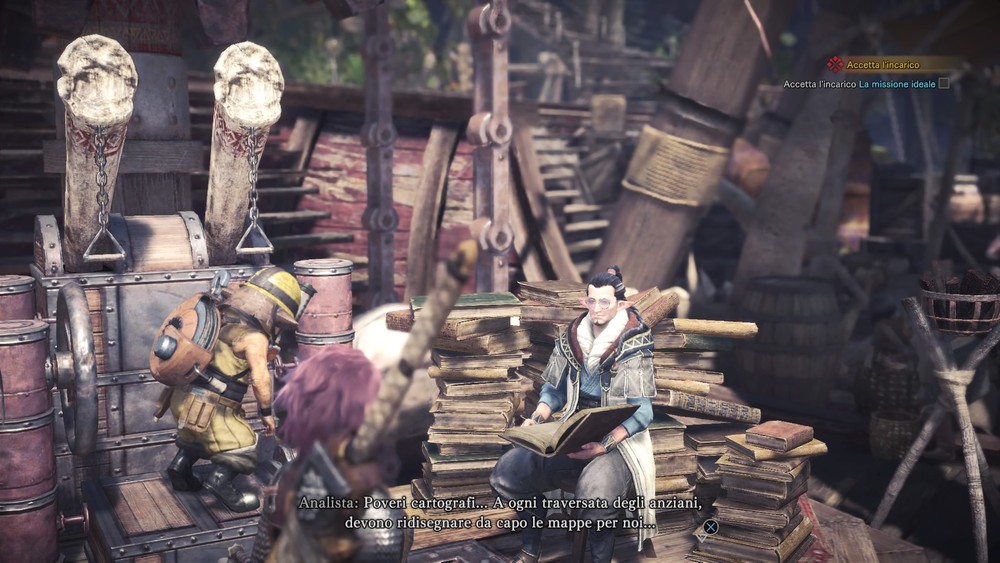Select the "La missione ideale" objective entry

897,84
